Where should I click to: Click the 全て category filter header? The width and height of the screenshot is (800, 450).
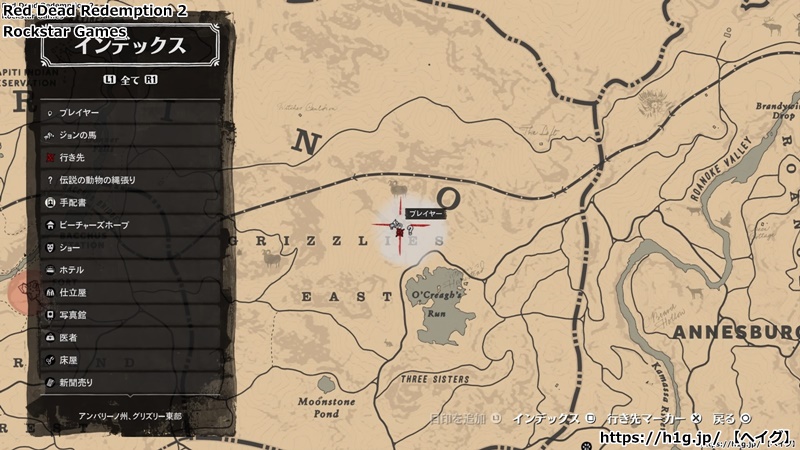[x=130, y=78]
